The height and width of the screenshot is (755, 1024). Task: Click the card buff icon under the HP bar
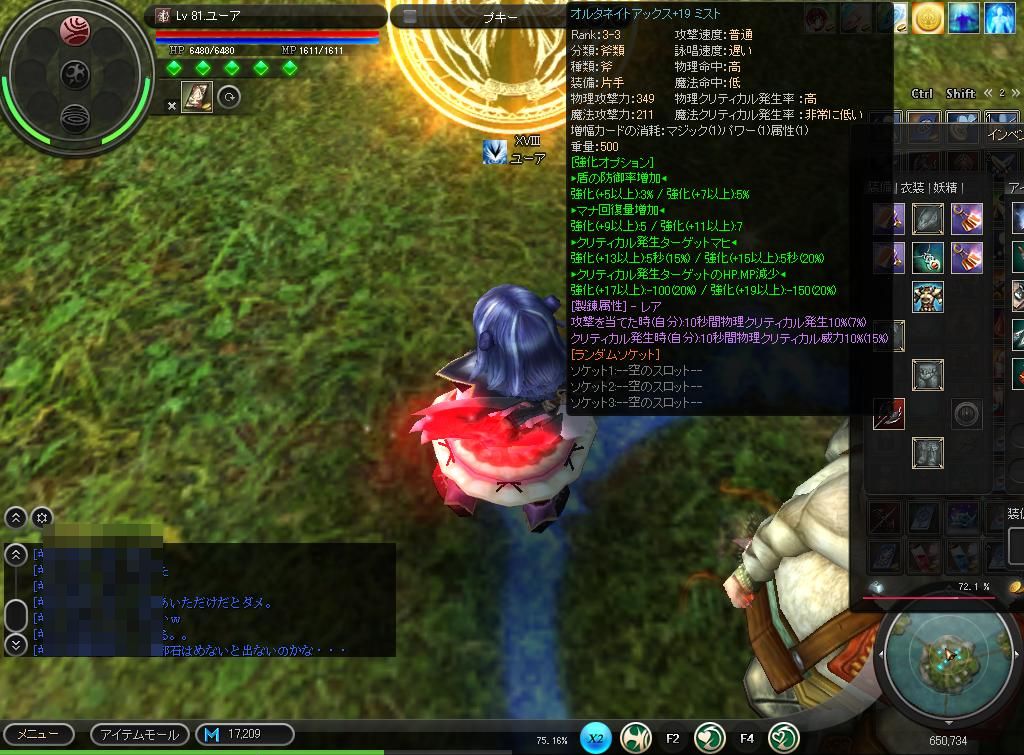(x=196, y=97)
